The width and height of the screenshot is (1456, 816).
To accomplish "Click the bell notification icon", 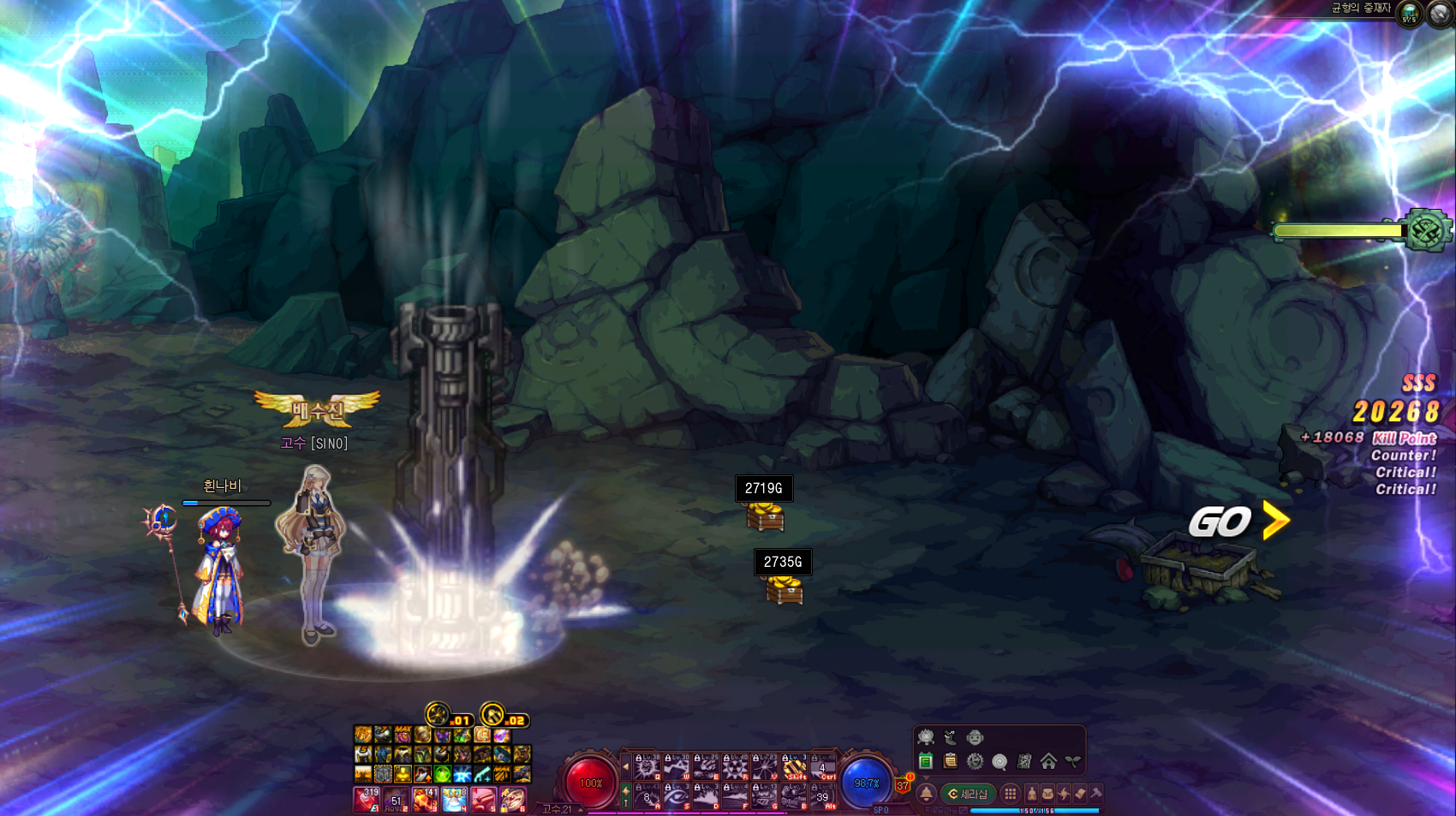I will pyautogui.click(x=926, y=794).
